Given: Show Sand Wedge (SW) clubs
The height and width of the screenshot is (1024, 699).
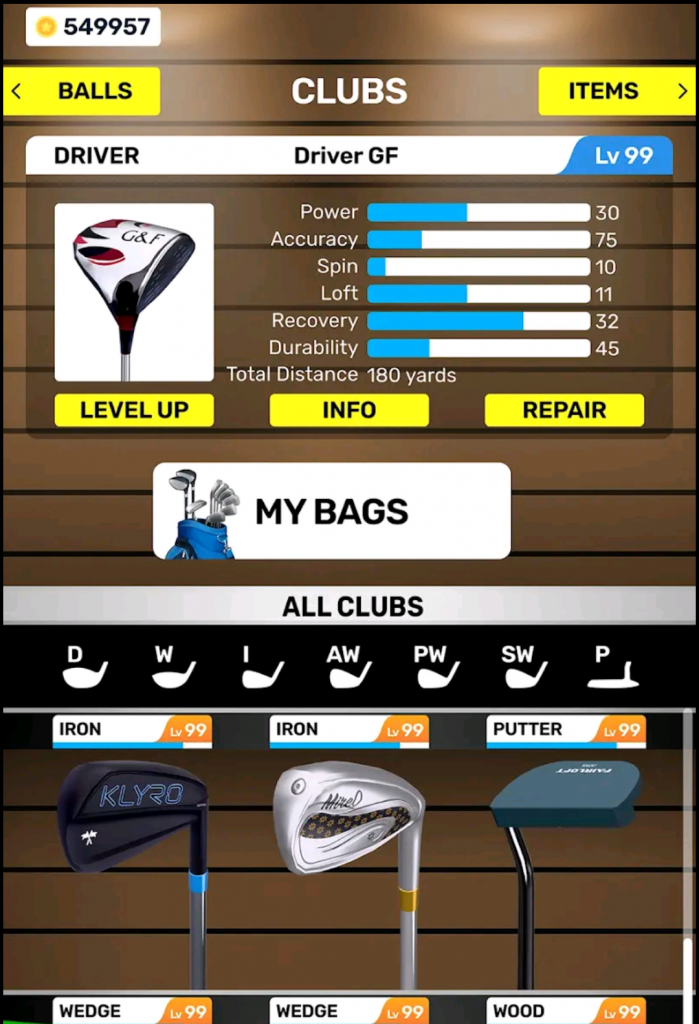Looking at the screenshot, I should tap(525, 667).
